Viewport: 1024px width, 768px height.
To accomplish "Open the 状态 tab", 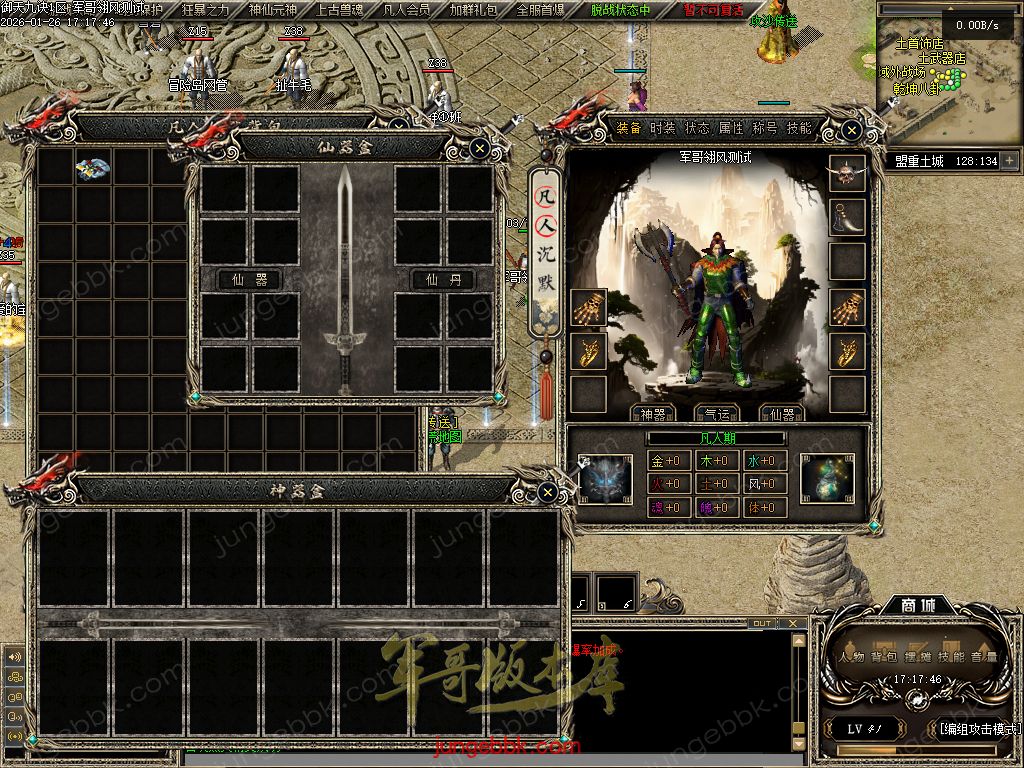I will tap(697, 128).
